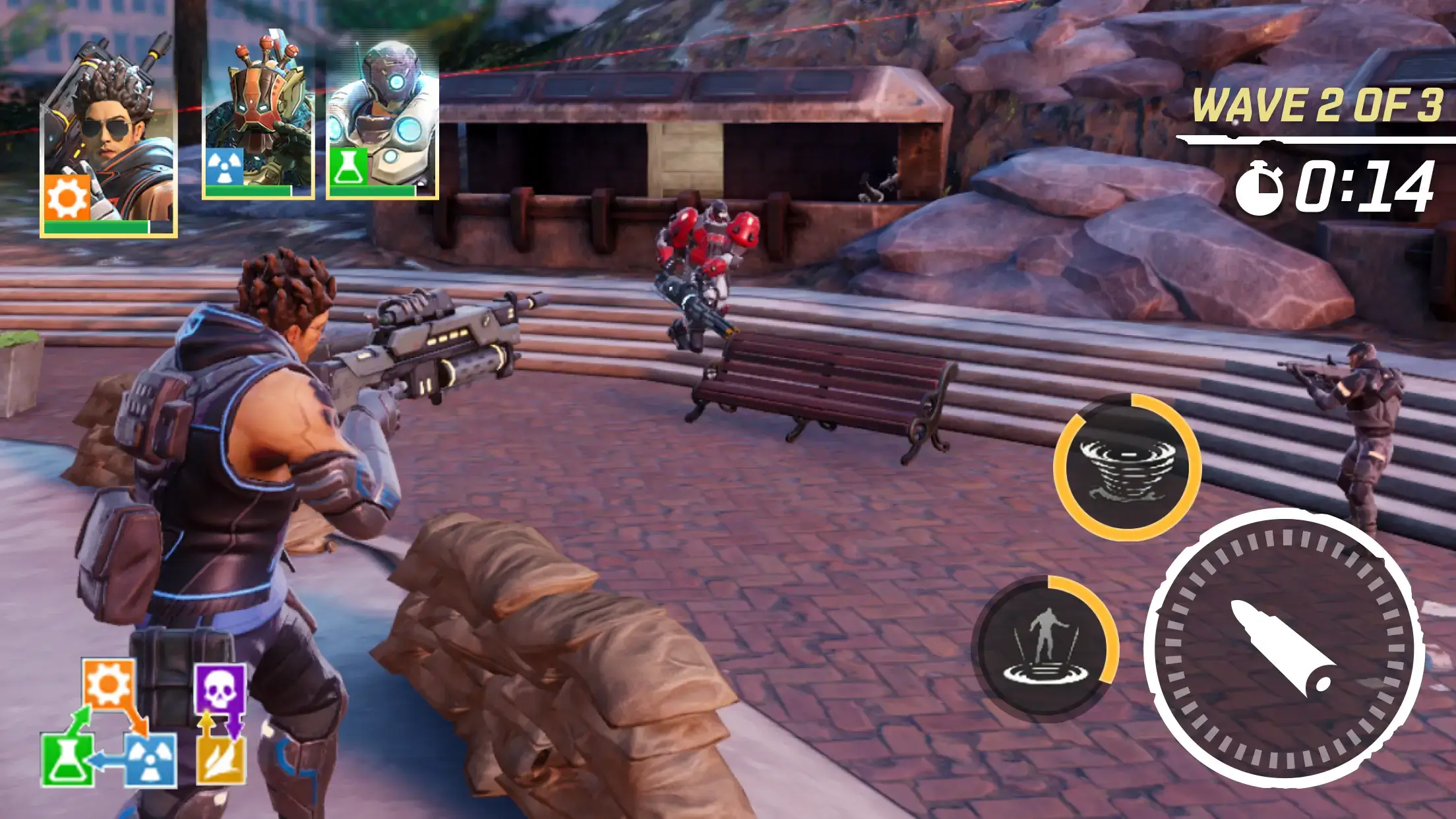Activate the standing figure hologram ability
This screenshot has height=819, width=1456.
tap(1045, 648)
